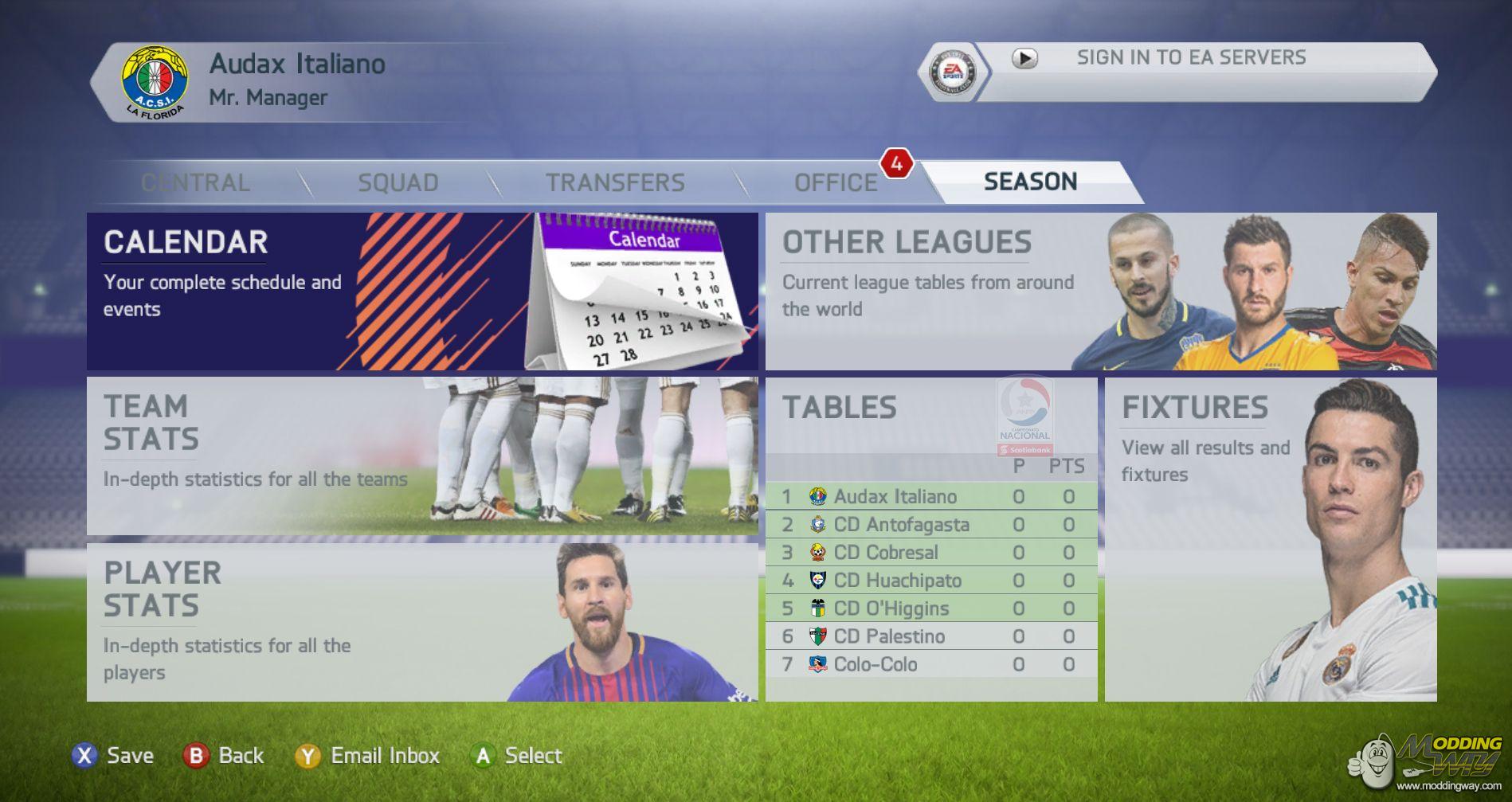Viewport: 1512px width, 802px height.
Task: Switch to the Central tab
Action: [x=195, y=182]
